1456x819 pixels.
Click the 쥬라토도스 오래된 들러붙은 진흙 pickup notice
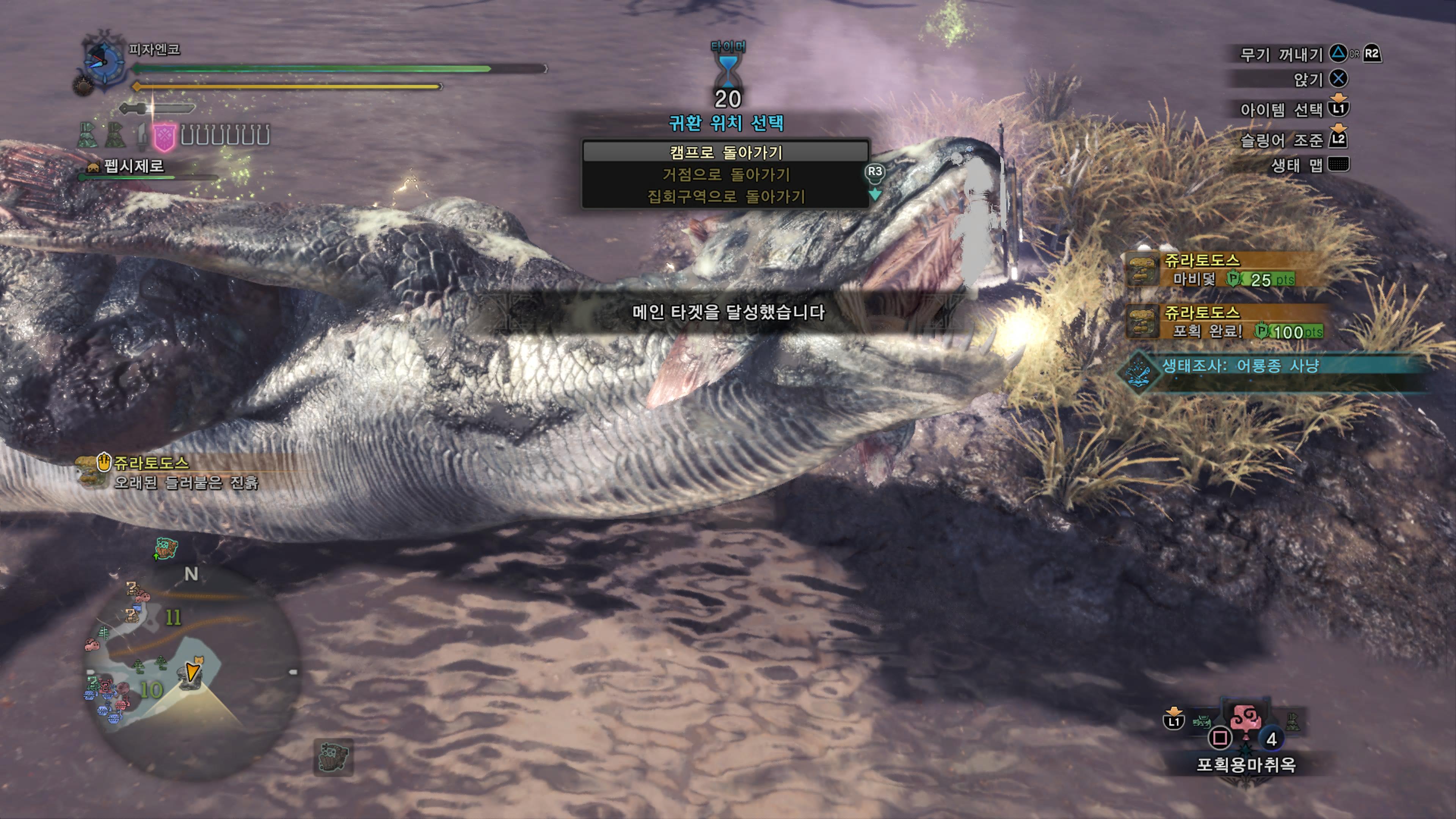169,472
